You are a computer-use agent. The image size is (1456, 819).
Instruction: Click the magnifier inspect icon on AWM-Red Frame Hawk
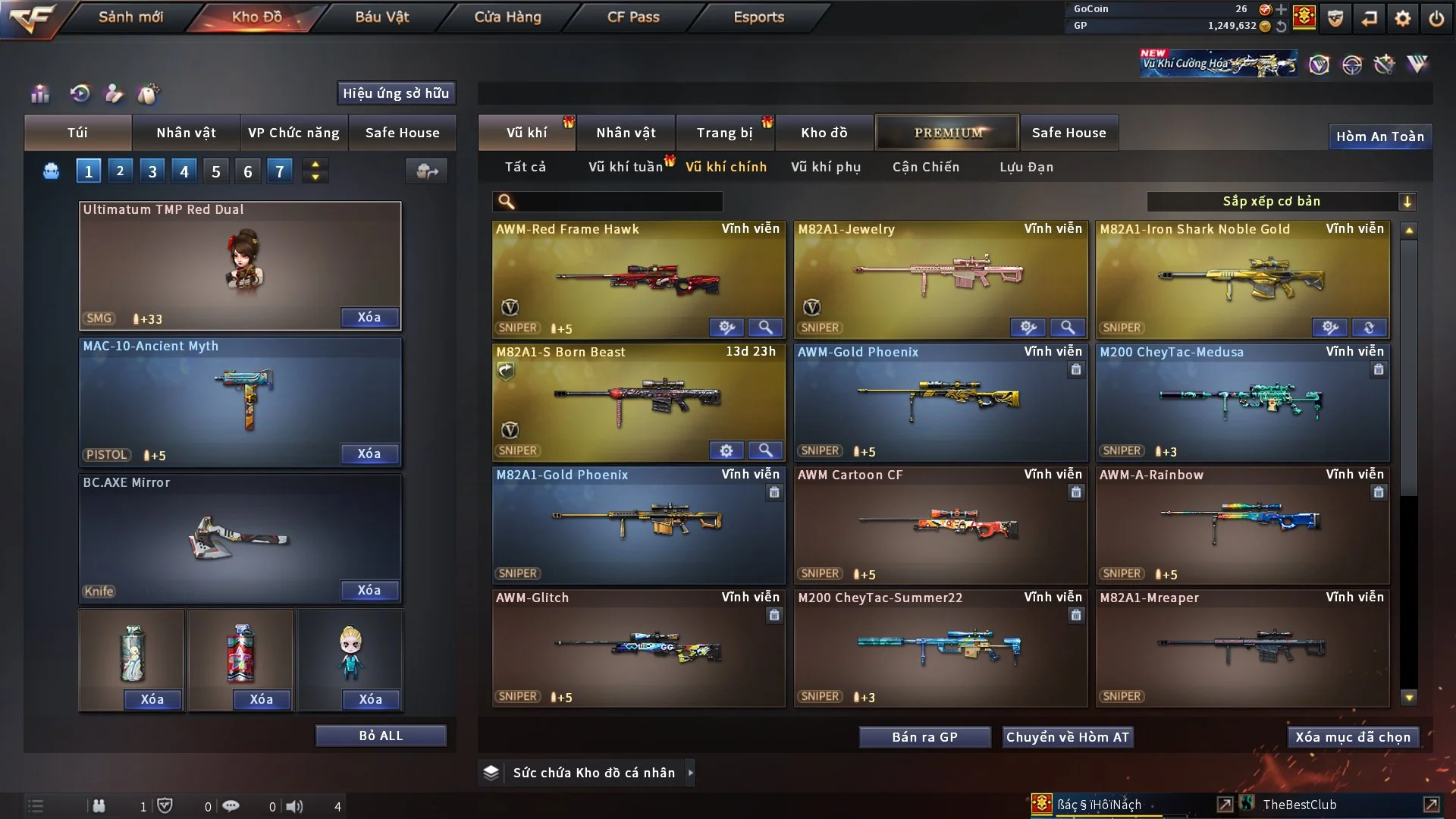(x=765, y=328)
